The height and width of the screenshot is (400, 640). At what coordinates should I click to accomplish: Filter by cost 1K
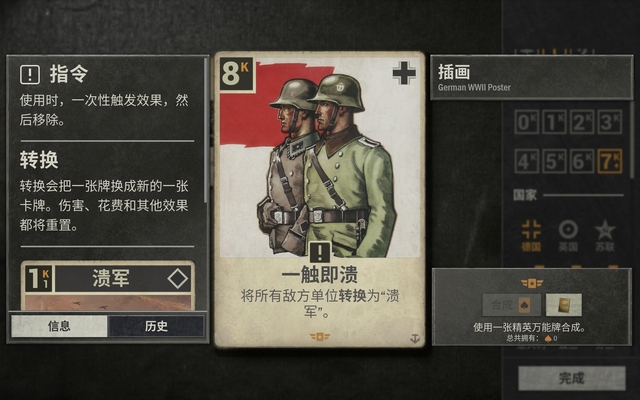pyautogui.click(x=554, y=123)
